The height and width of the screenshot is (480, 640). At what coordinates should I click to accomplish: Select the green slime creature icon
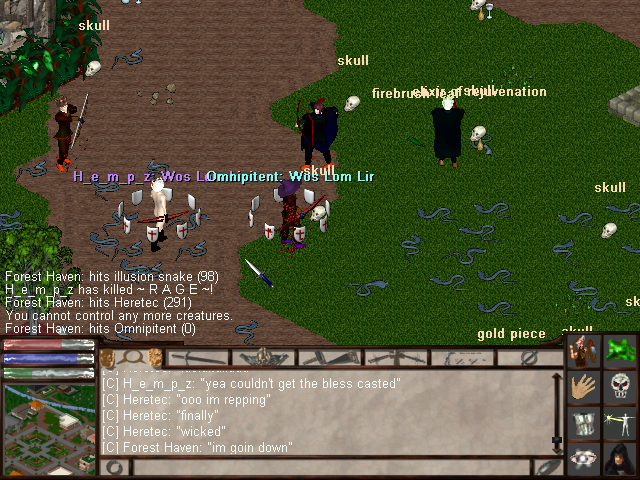[620, 351]
